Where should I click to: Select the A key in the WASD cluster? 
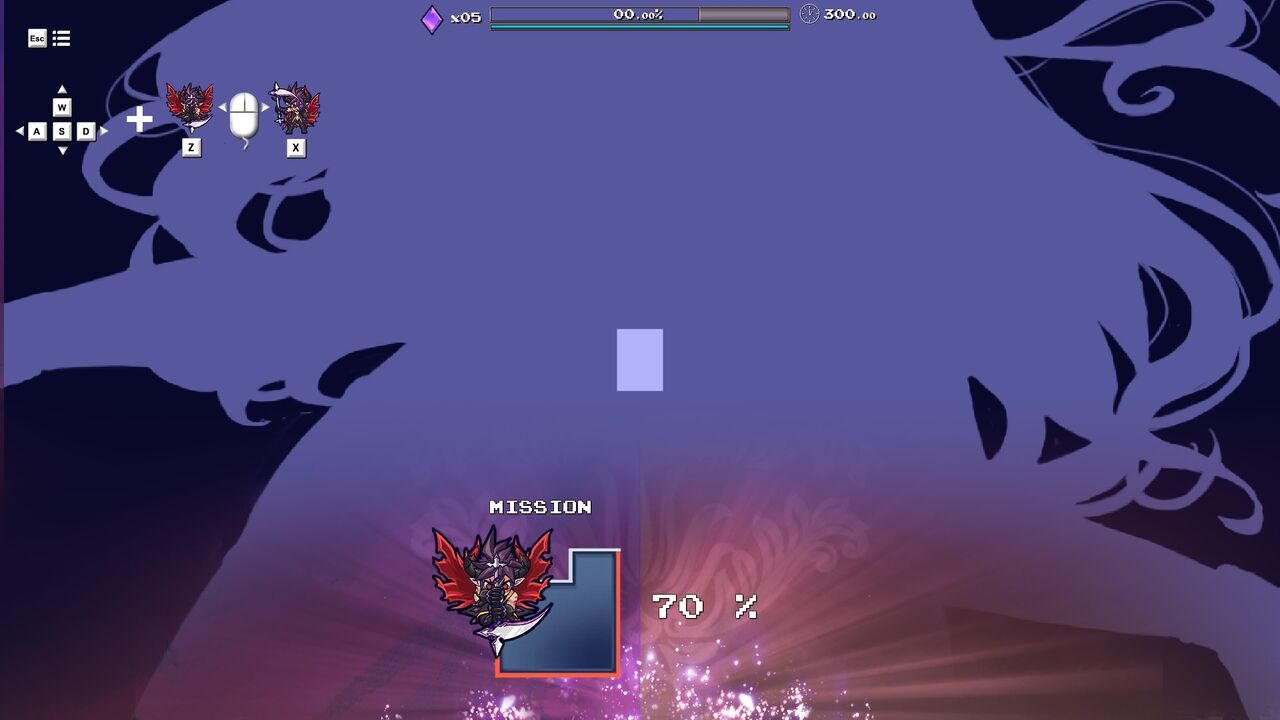click(x=36, y=130)
